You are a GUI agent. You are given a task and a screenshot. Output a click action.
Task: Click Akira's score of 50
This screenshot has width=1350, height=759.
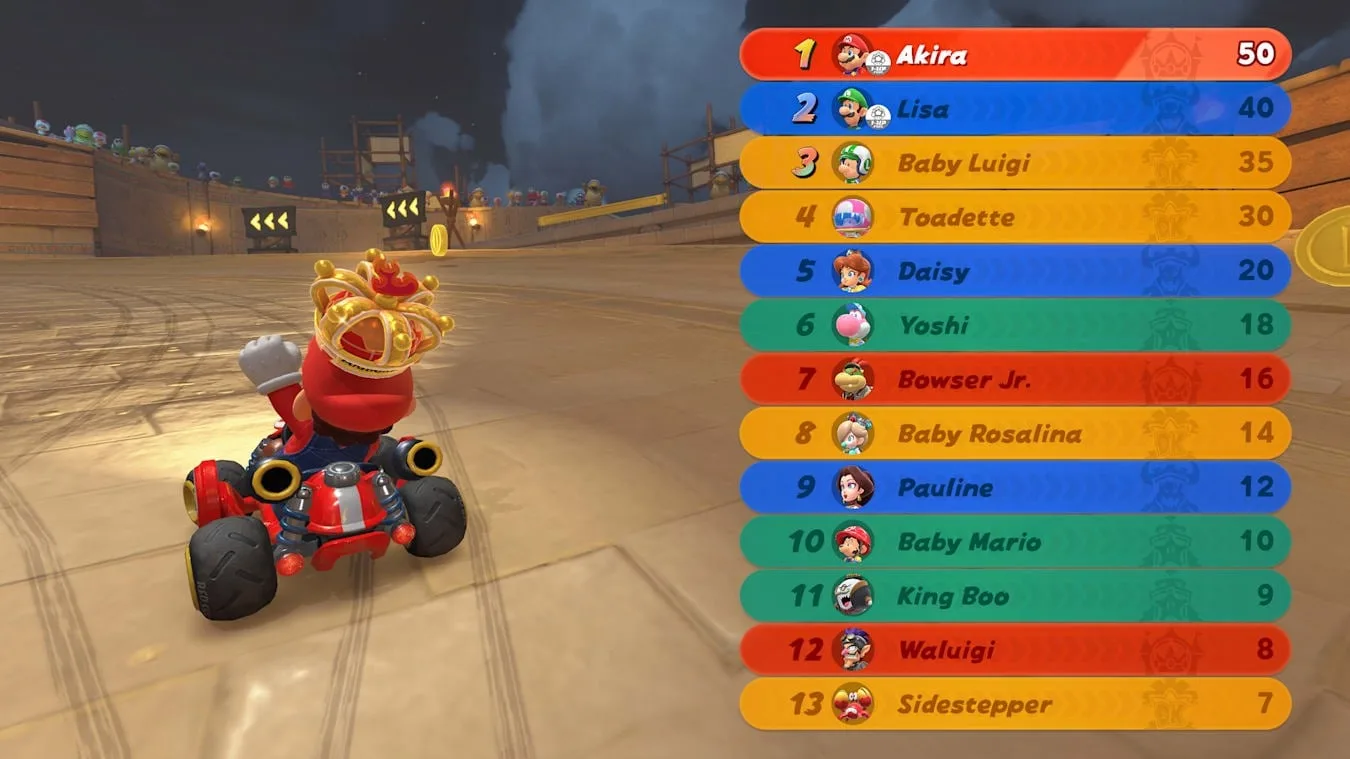pyautogui.click(x=1258, y=54)
